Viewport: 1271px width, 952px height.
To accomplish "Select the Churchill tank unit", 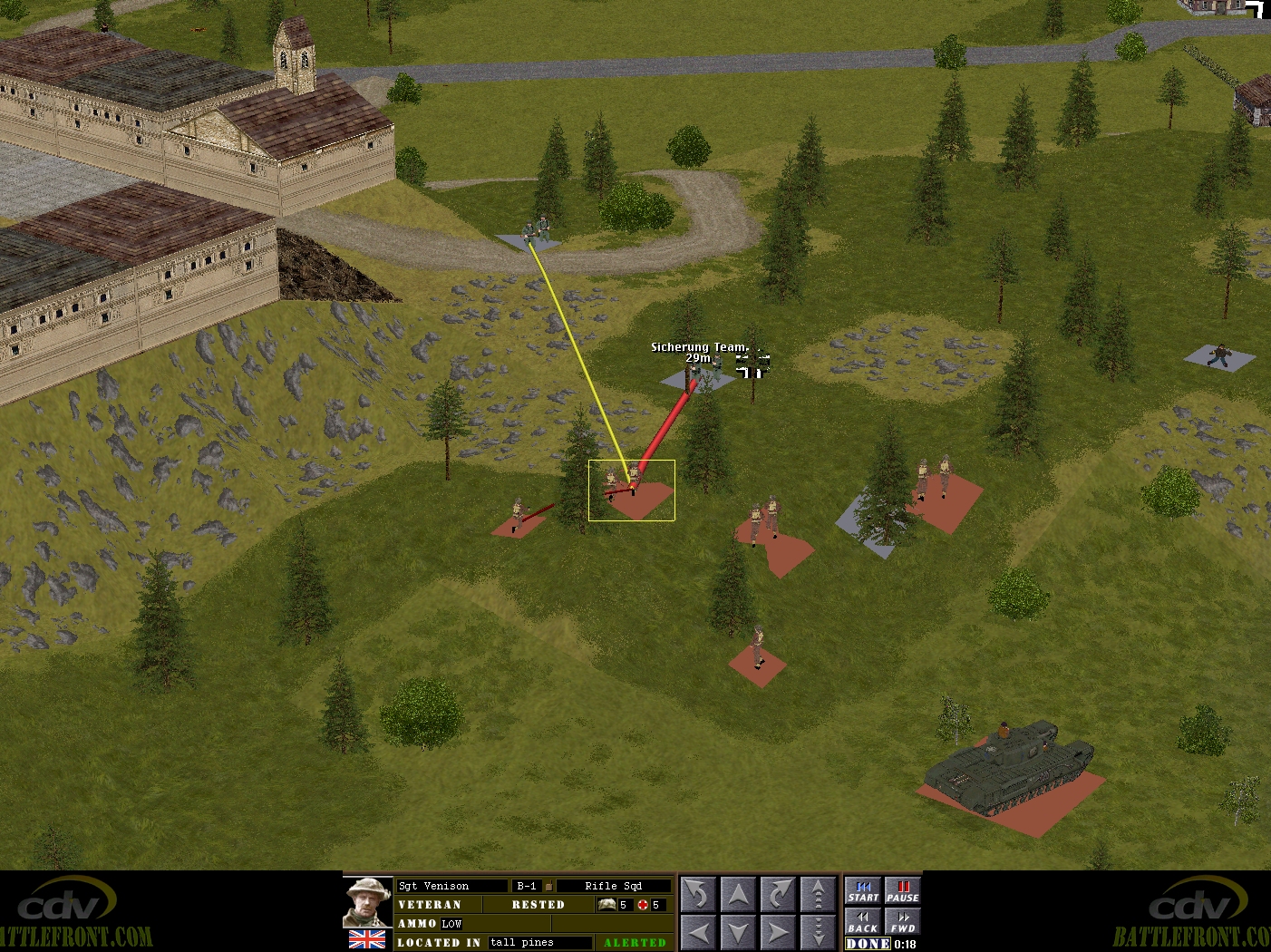I will [1008, 764].
